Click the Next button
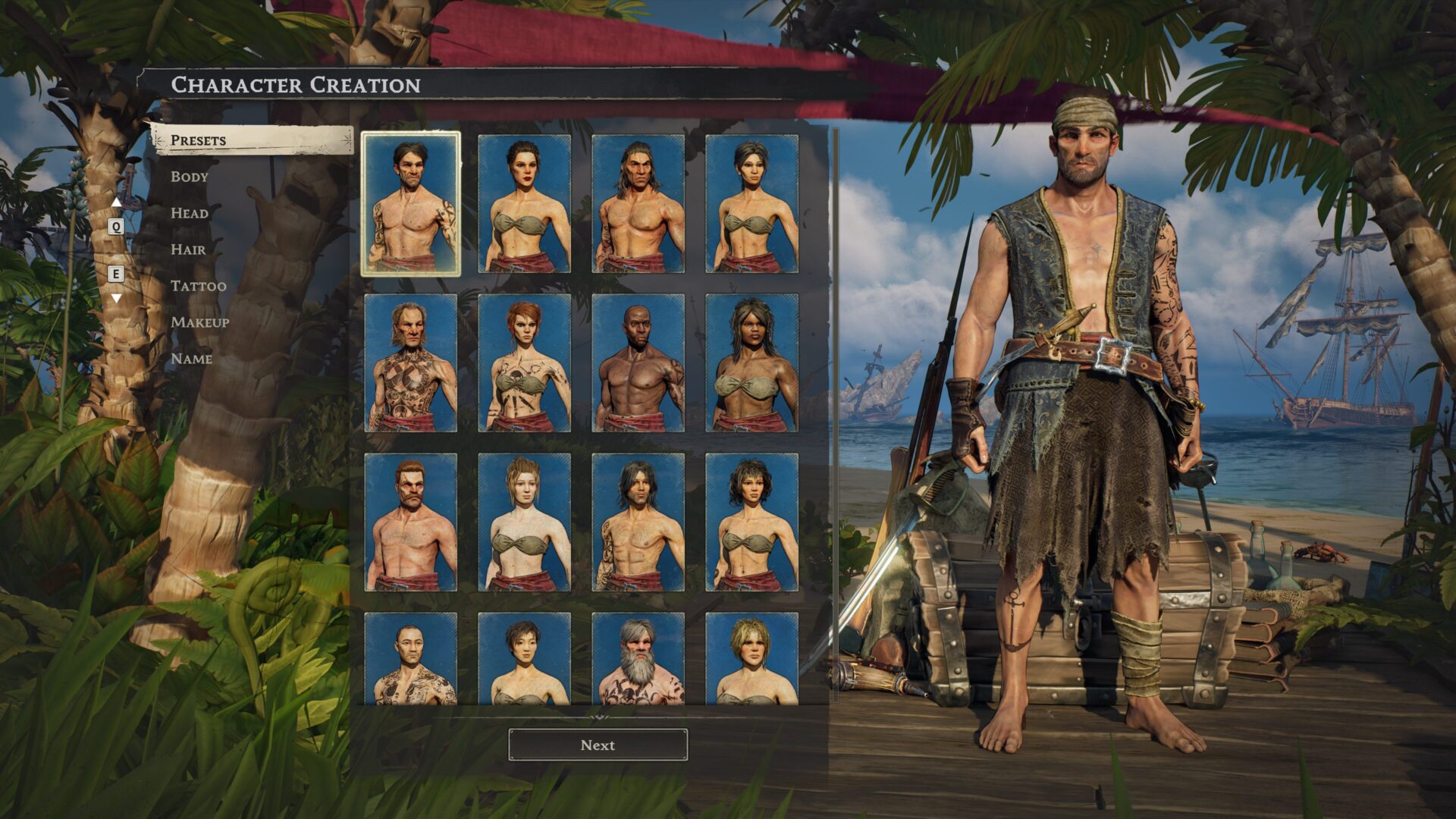 click(x=598, y=745)
